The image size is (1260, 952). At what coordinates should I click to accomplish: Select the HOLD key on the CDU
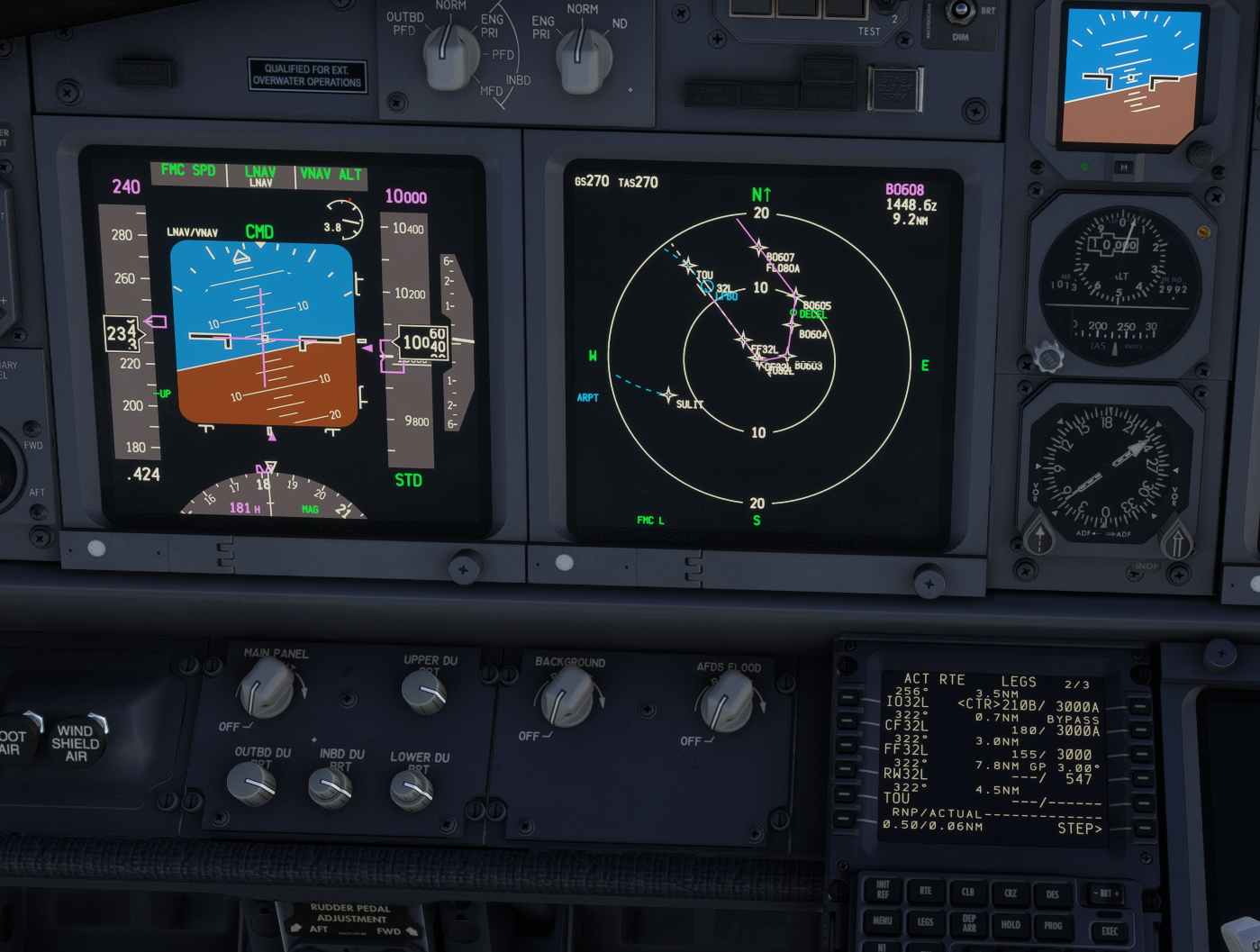pyautogui.click(x=1011, y=924)
